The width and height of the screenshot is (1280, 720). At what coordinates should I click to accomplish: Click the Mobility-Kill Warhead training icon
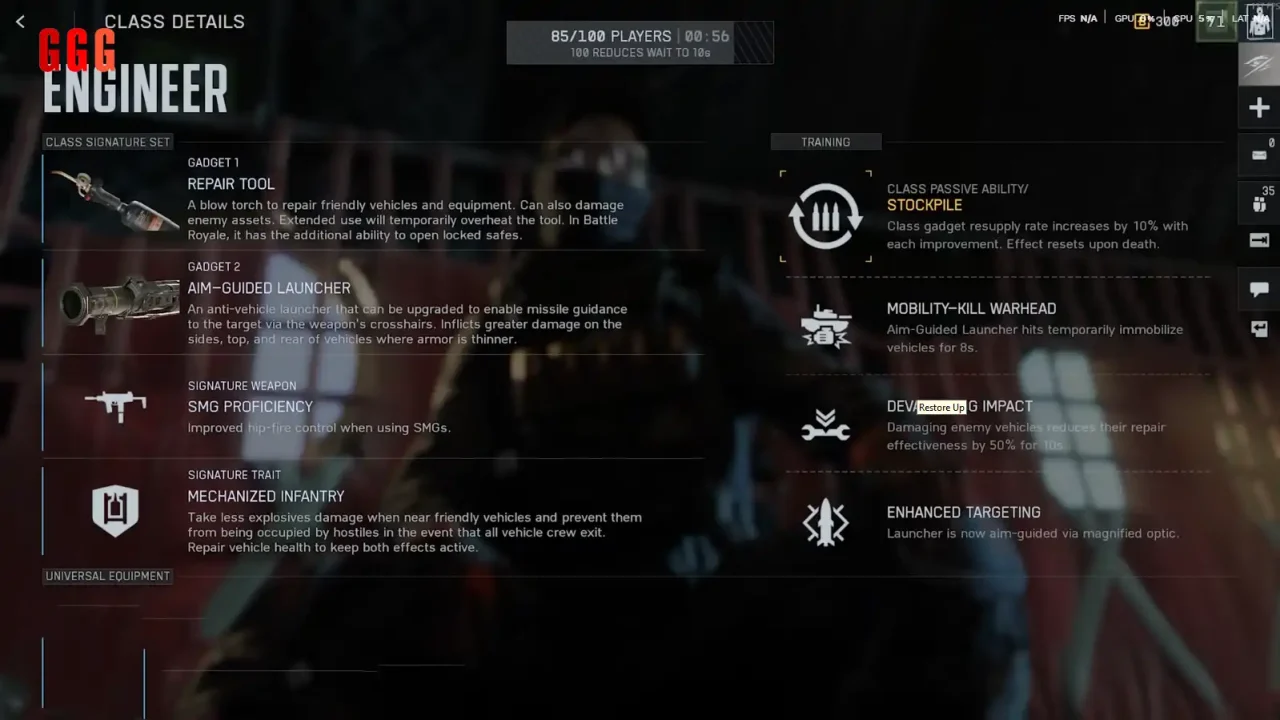tap(825, 324)
